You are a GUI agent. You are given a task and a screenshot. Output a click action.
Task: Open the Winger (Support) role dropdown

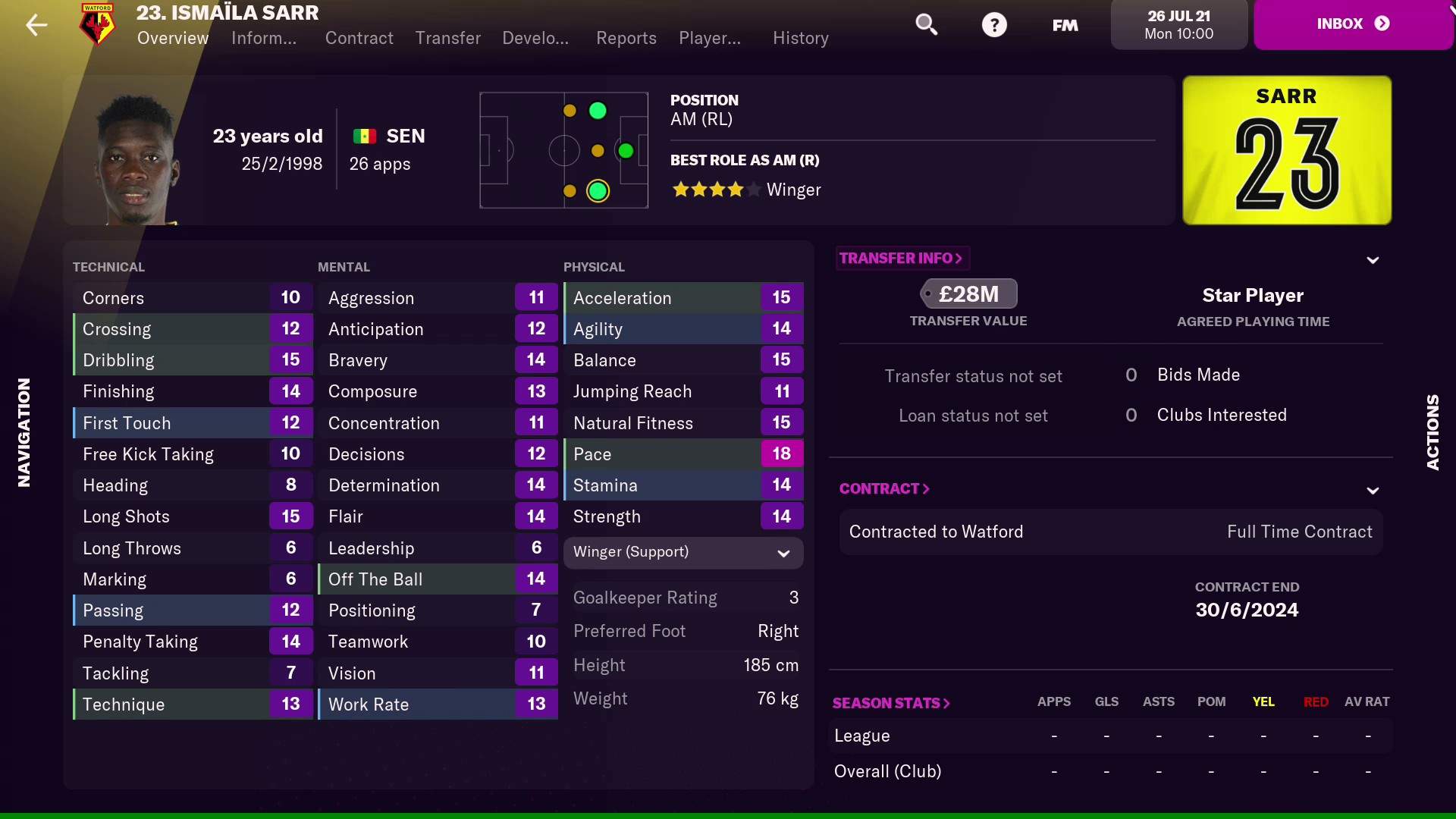pos(682,552)
